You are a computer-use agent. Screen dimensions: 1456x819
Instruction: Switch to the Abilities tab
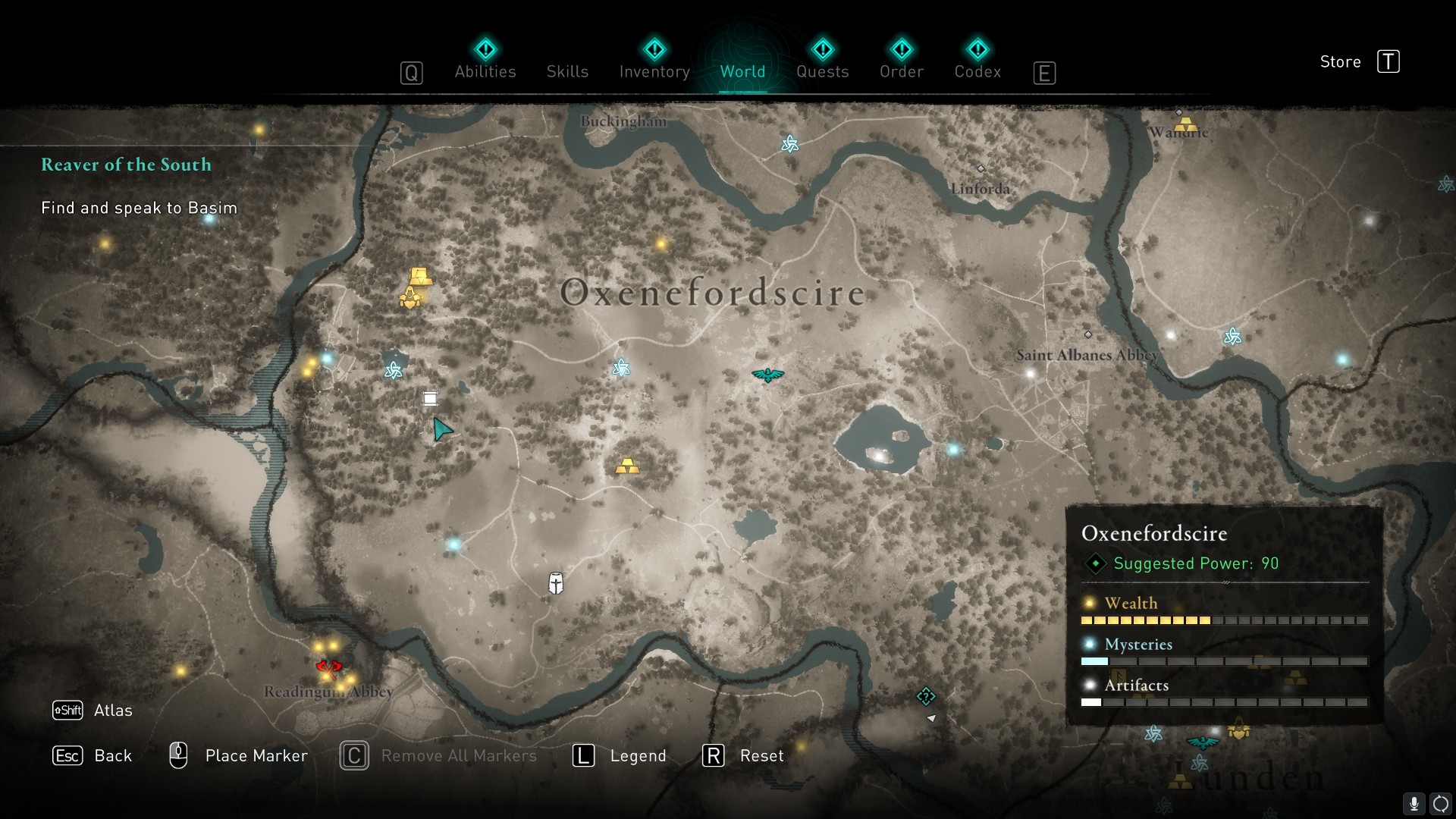[485, 71]
